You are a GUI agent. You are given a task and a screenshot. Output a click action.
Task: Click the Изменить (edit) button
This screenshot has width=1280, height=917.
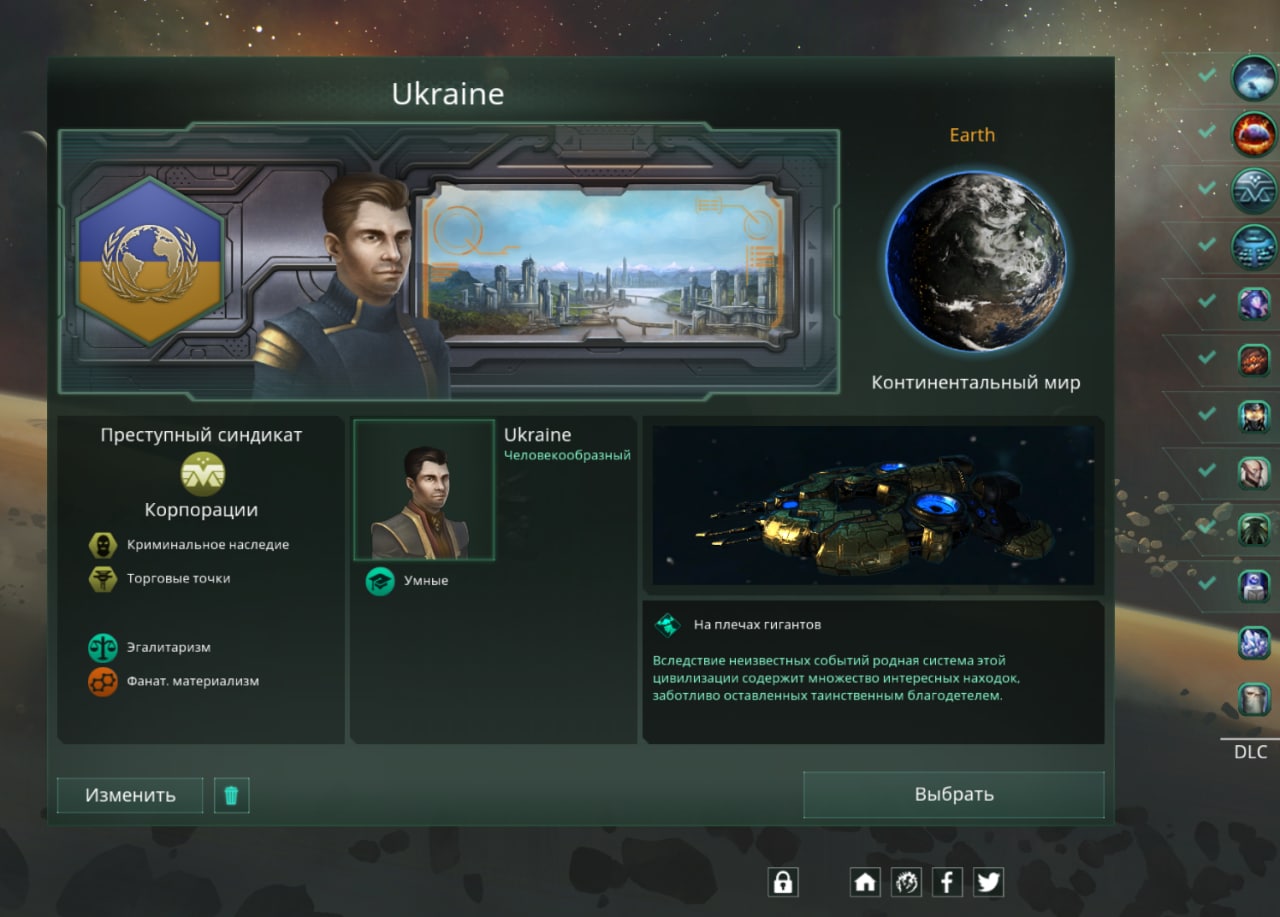[130, 795]
